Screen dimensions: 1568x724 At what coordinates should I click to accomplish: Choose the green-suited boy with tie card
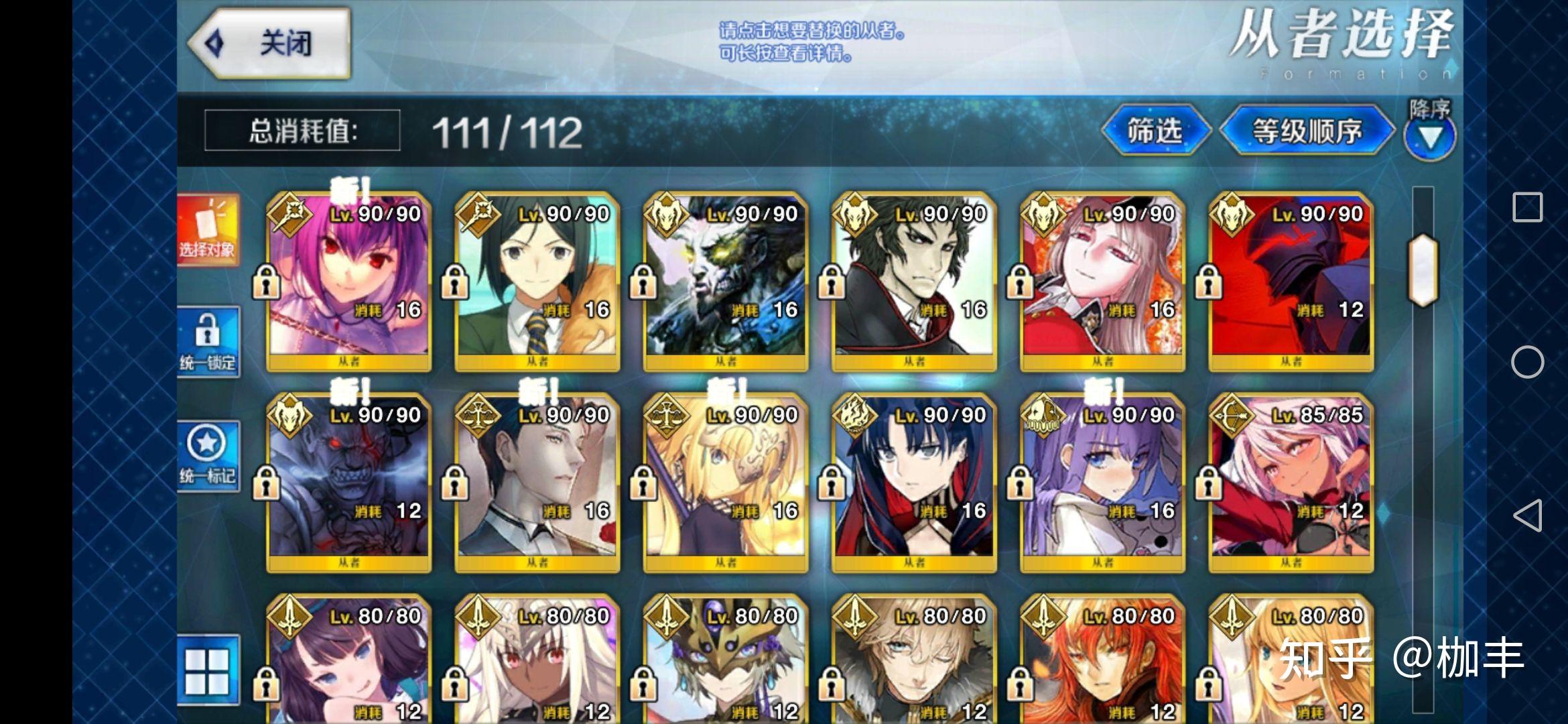click(x=537, y=282)
